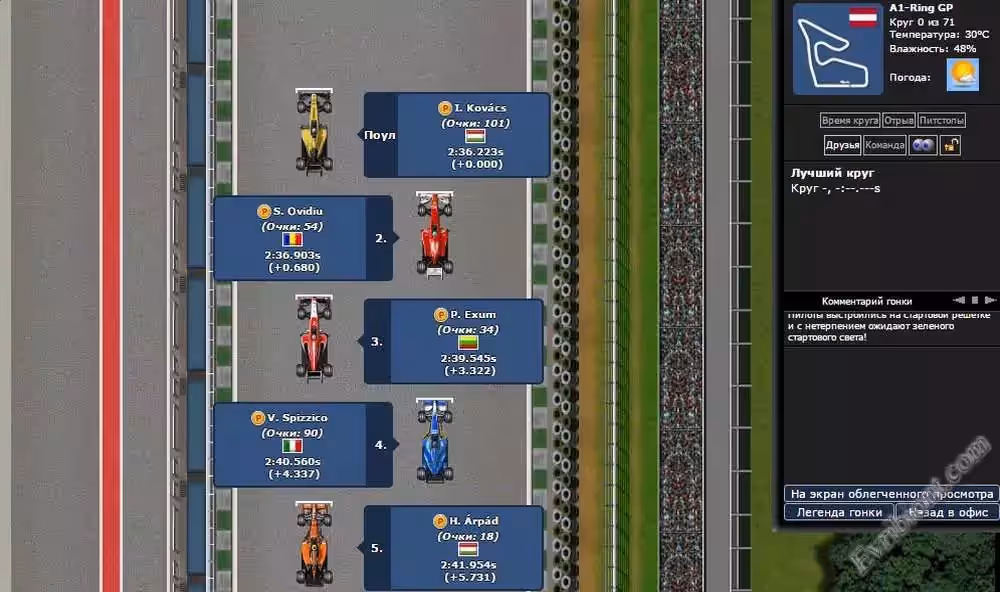This screenshot has height=592, width=1000.
Task: Go to the previous race commentary entry
Action: coord(958,300)
